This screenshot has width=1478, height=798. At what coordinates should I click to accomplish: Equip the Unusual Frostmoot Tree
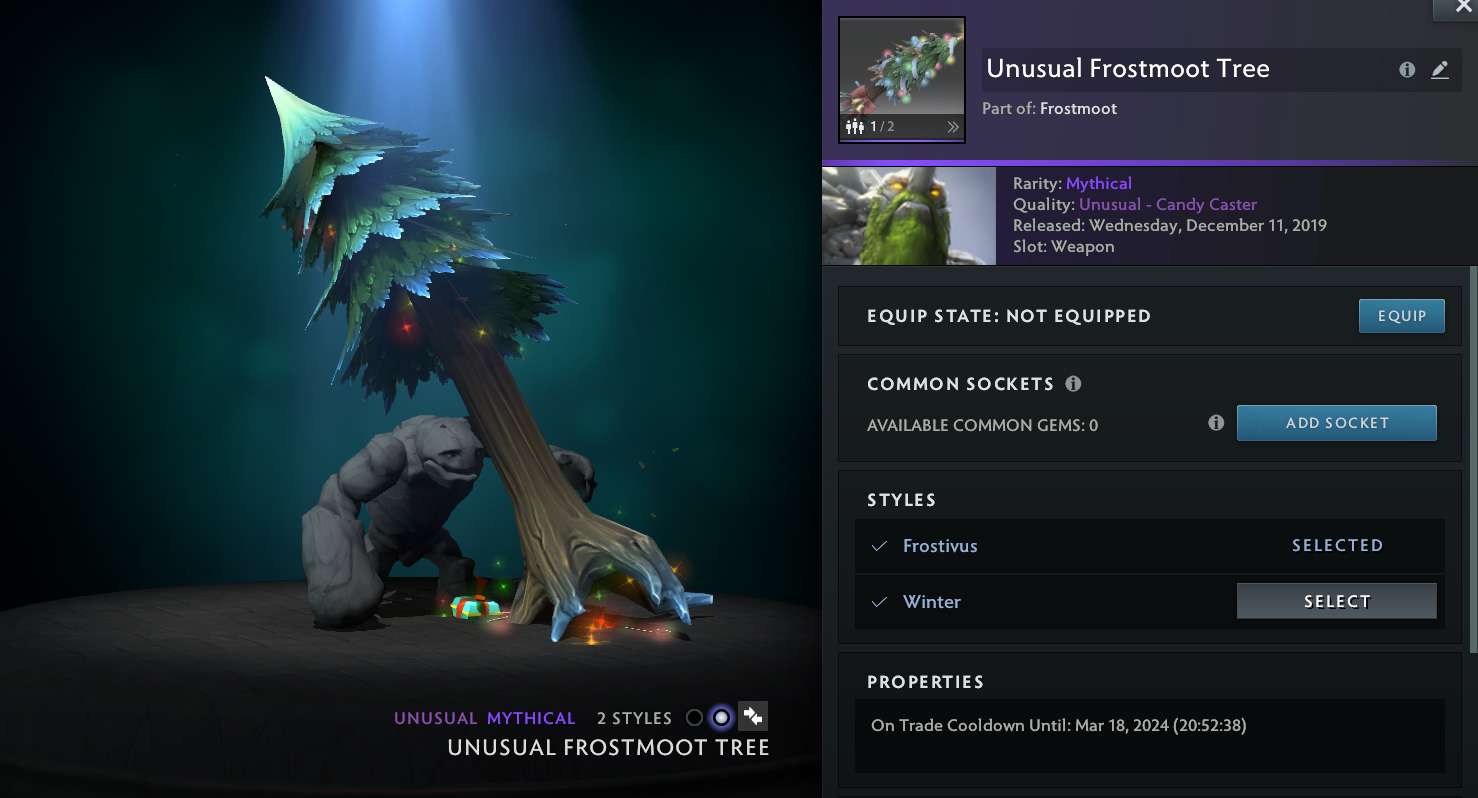coord(1401,316)
